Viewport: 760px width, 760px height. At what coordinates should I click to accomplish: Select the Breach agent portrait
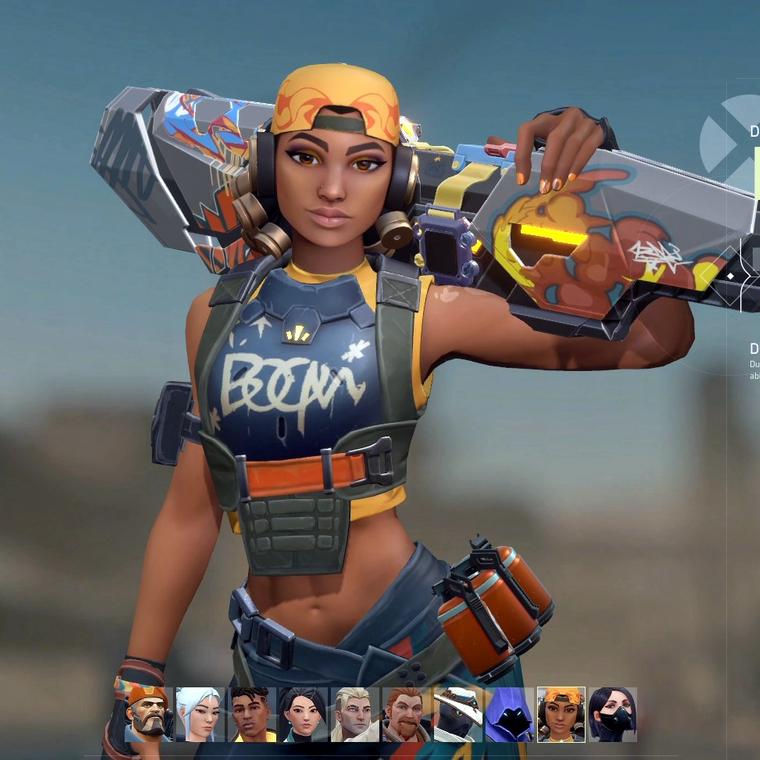coord(406,714)
